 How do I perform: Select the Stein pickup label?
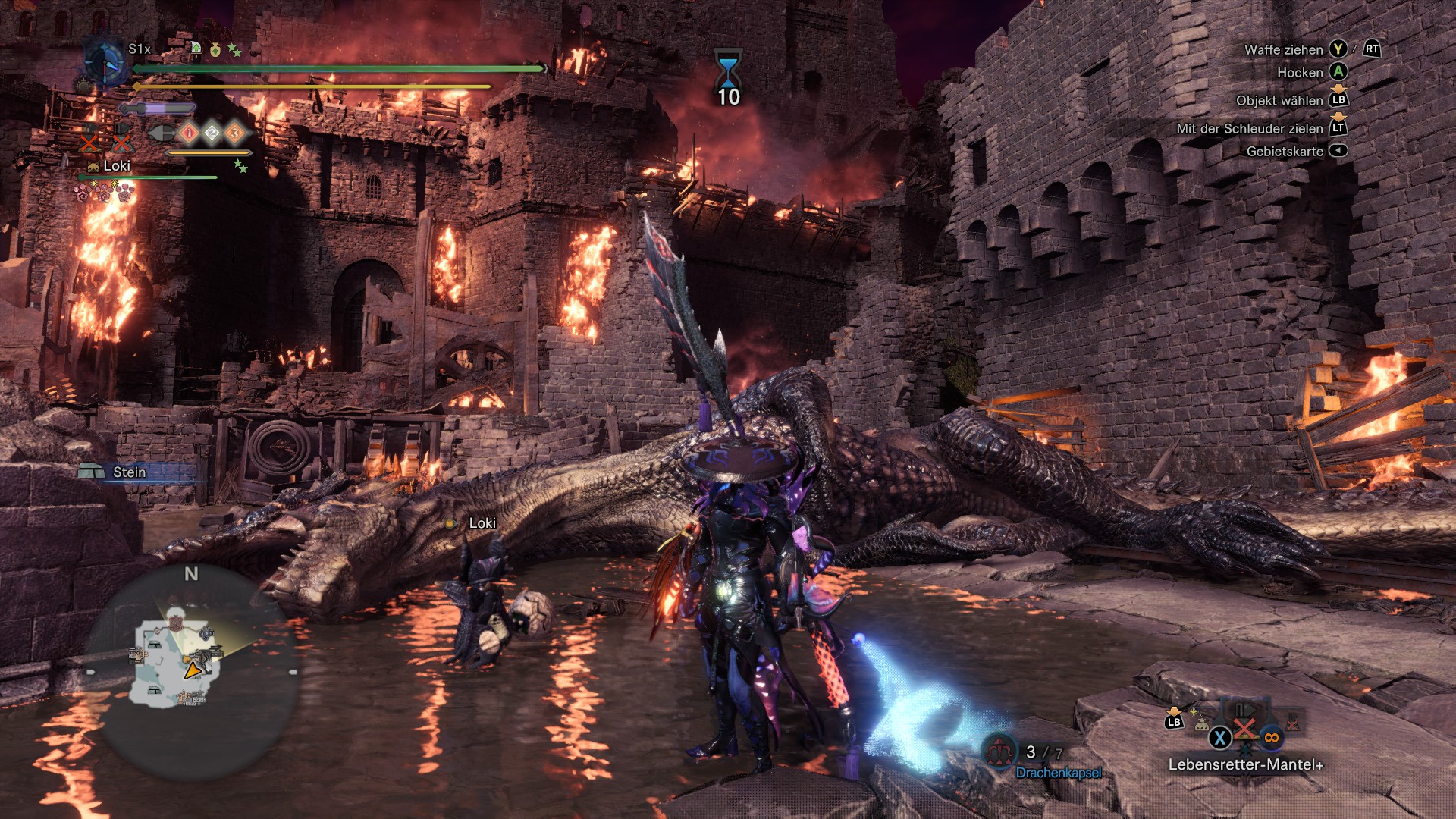[x=129, y=472]
